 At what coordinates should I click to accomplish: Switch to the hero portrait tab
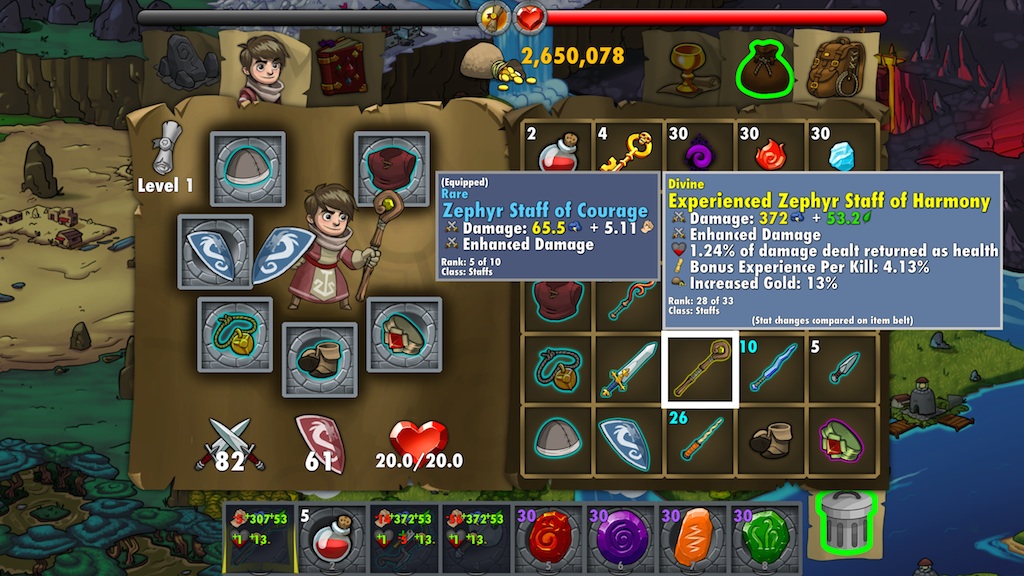[264, 66]
